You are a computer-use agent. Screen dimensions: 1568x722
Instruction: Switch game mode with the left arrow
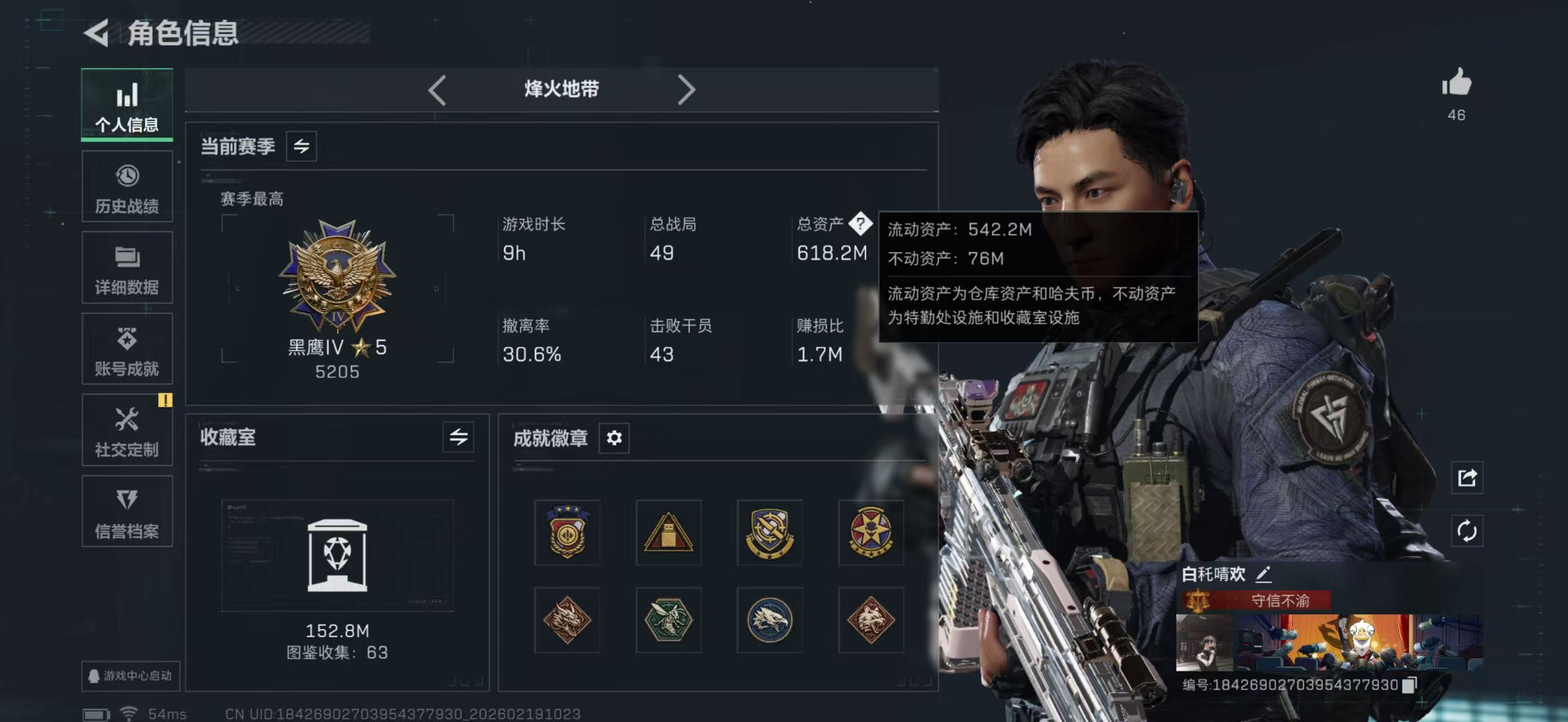pyautogui.click(x=437, y=89)
